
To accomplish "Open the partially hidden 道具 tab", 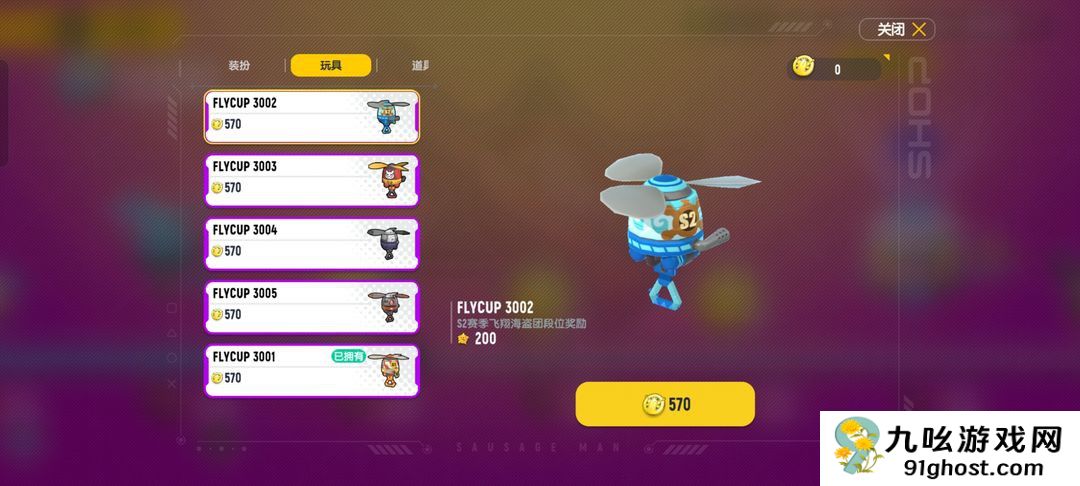I will (x=420, y=66).
